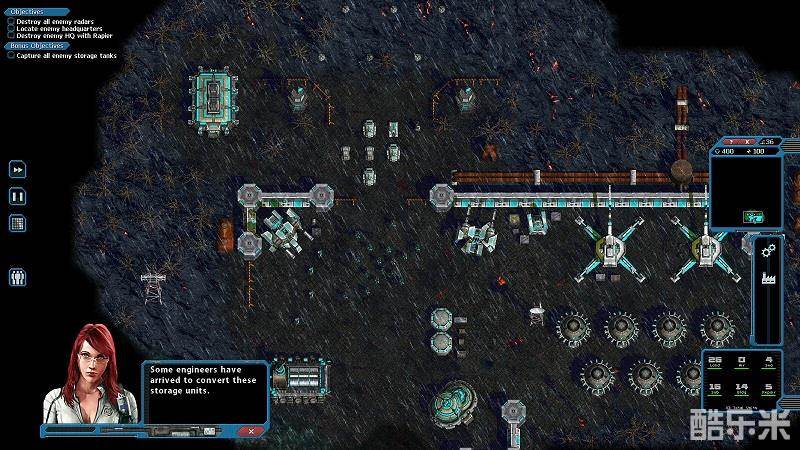
Task: Toggle the Destroy enemy HQ with Rapier objective
Action: [11, 37]
